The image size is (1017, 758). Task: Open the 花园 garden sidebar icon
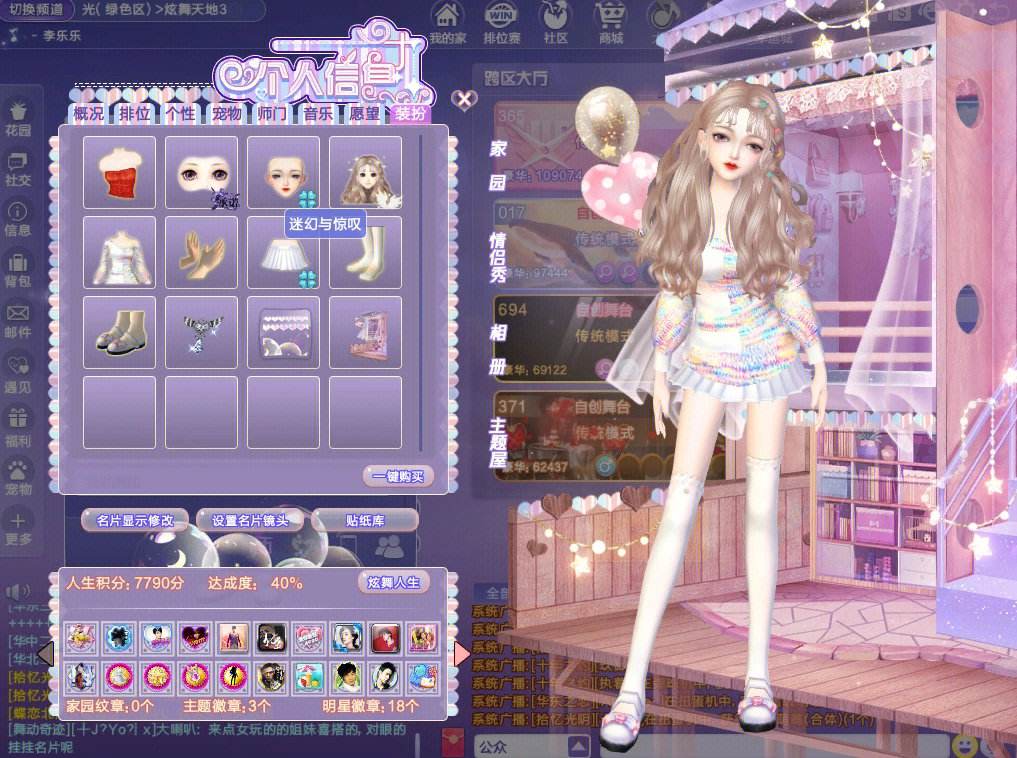coord(18,117)
